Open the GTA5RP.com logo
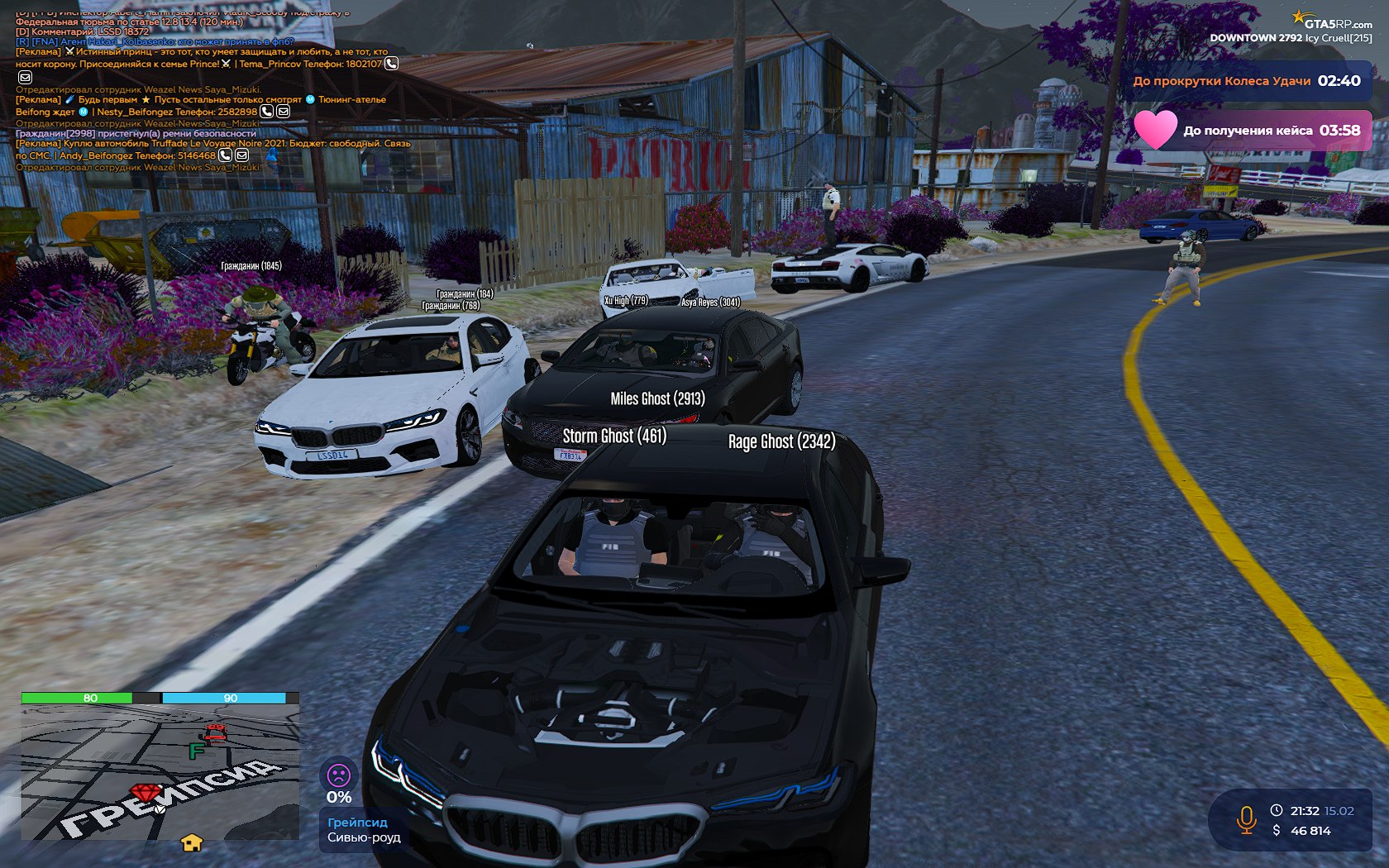The image size is (1389, 868). (x=1331, y=21)
